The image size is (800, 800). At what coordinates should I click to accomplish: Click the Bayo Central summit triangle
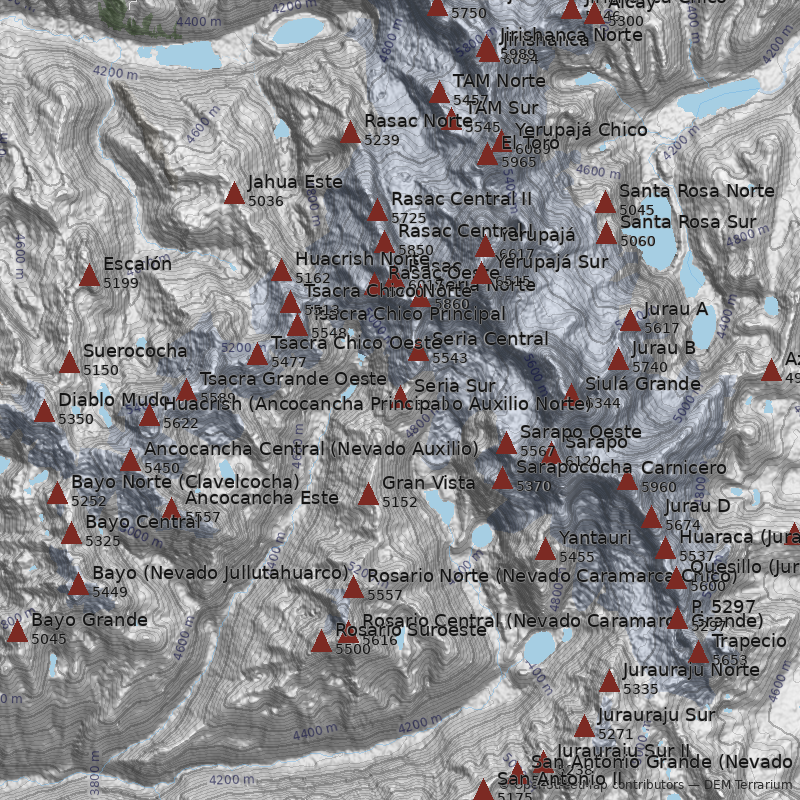click(71, 533)
